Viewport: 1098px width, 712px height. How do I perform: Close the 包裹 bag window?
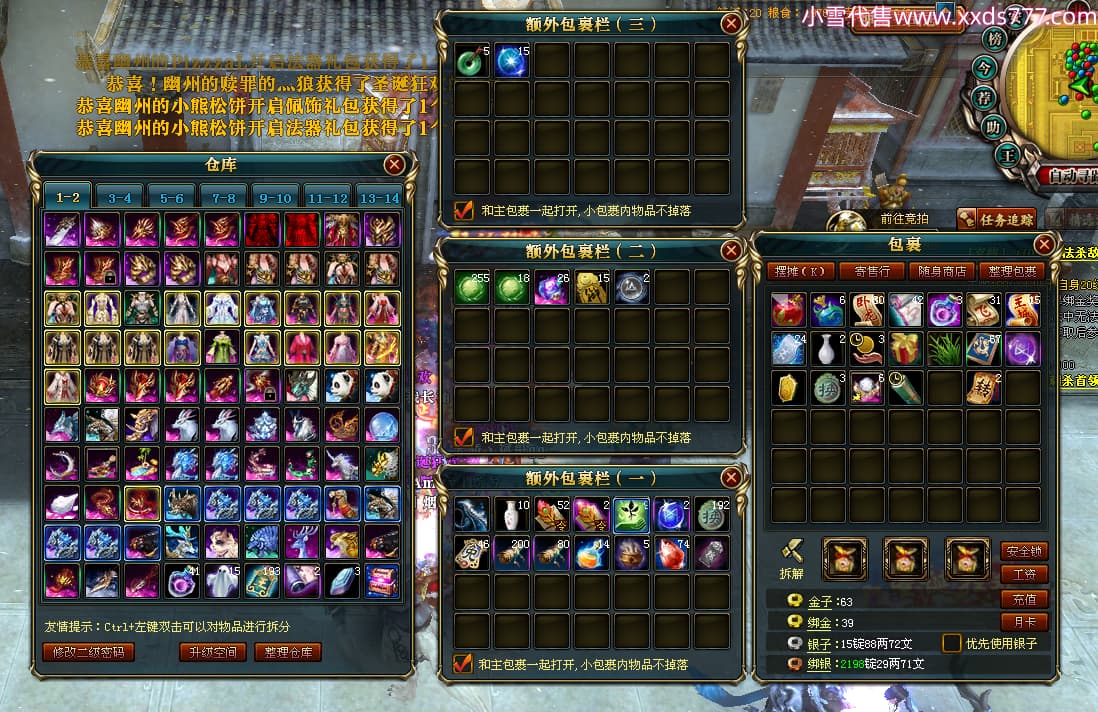1044,244
